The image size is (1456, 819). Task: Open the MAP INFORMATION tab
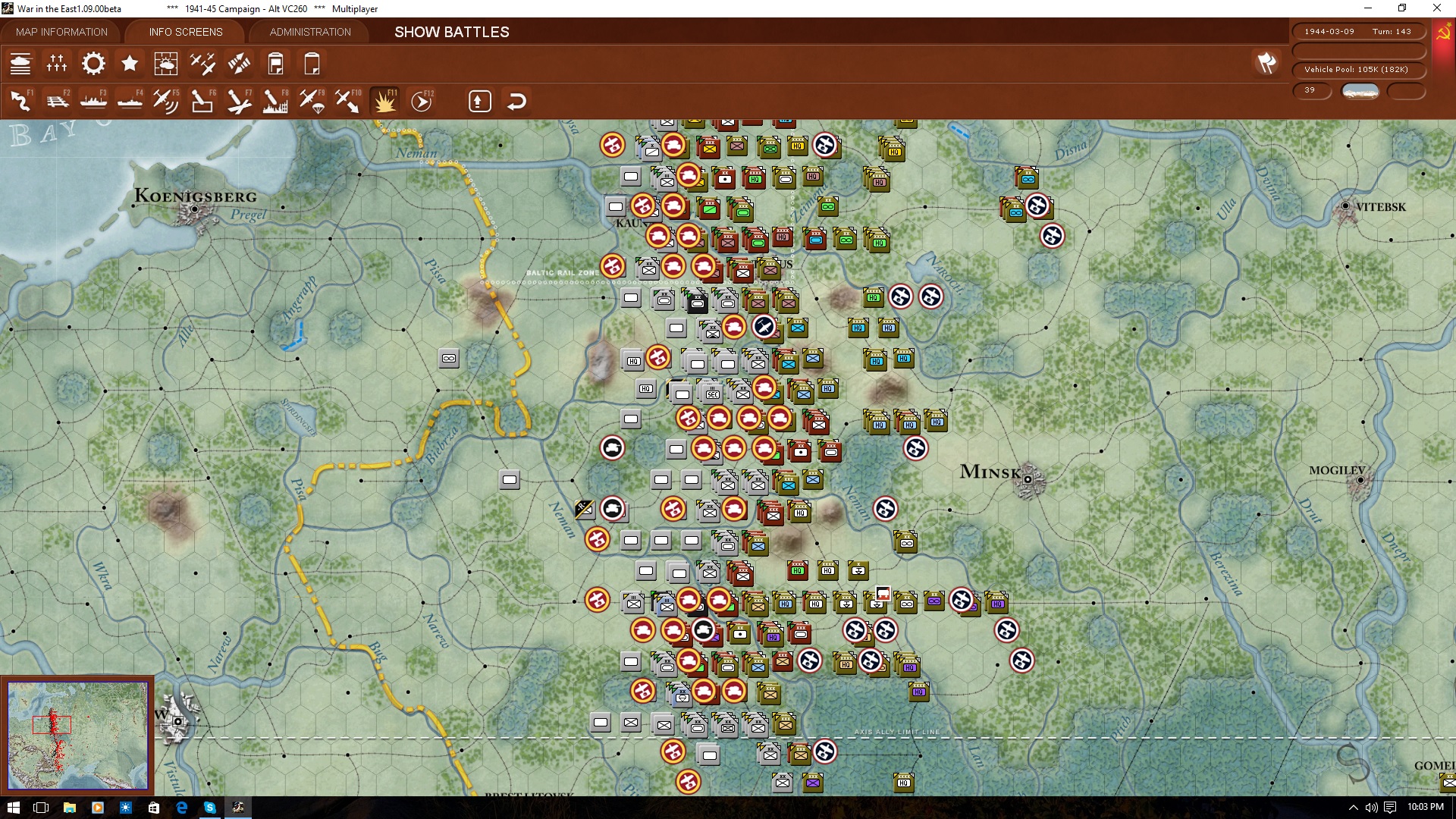61,32
